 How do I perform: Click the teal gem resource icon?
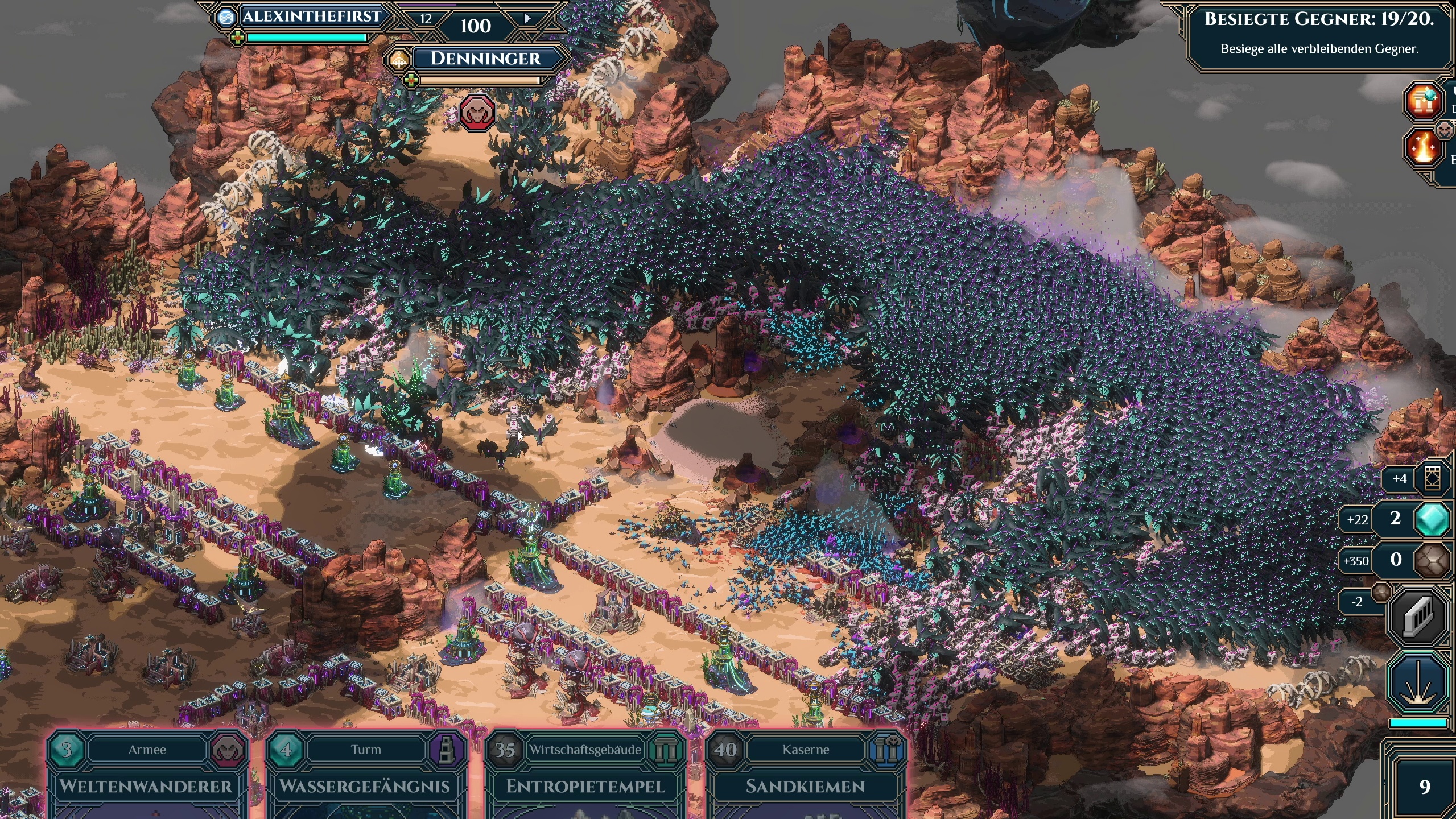1432,519
